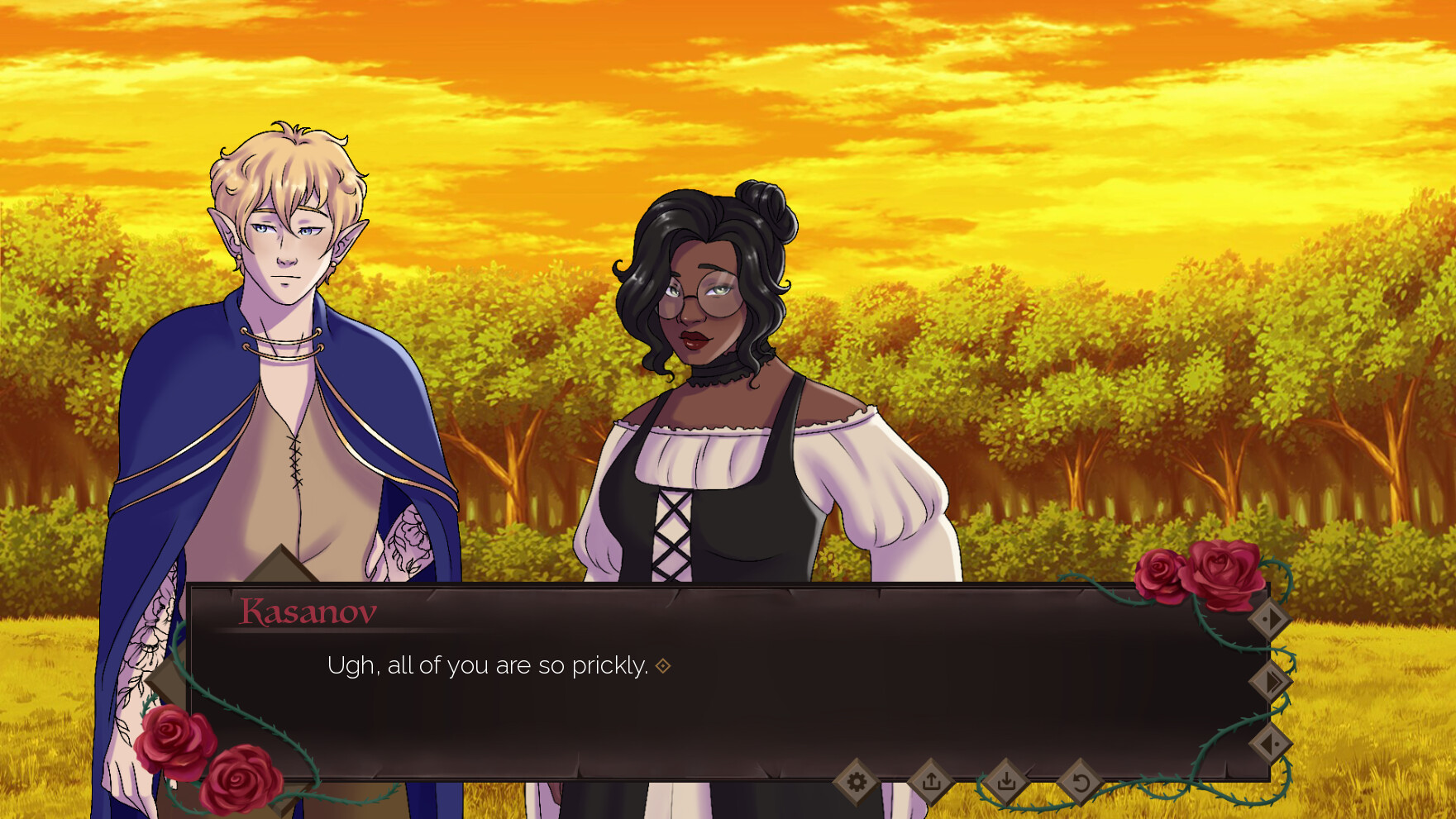The image size is (1456, 819).
Task: Save the game via the upload-arrow icon
Action: coord(931,781)
